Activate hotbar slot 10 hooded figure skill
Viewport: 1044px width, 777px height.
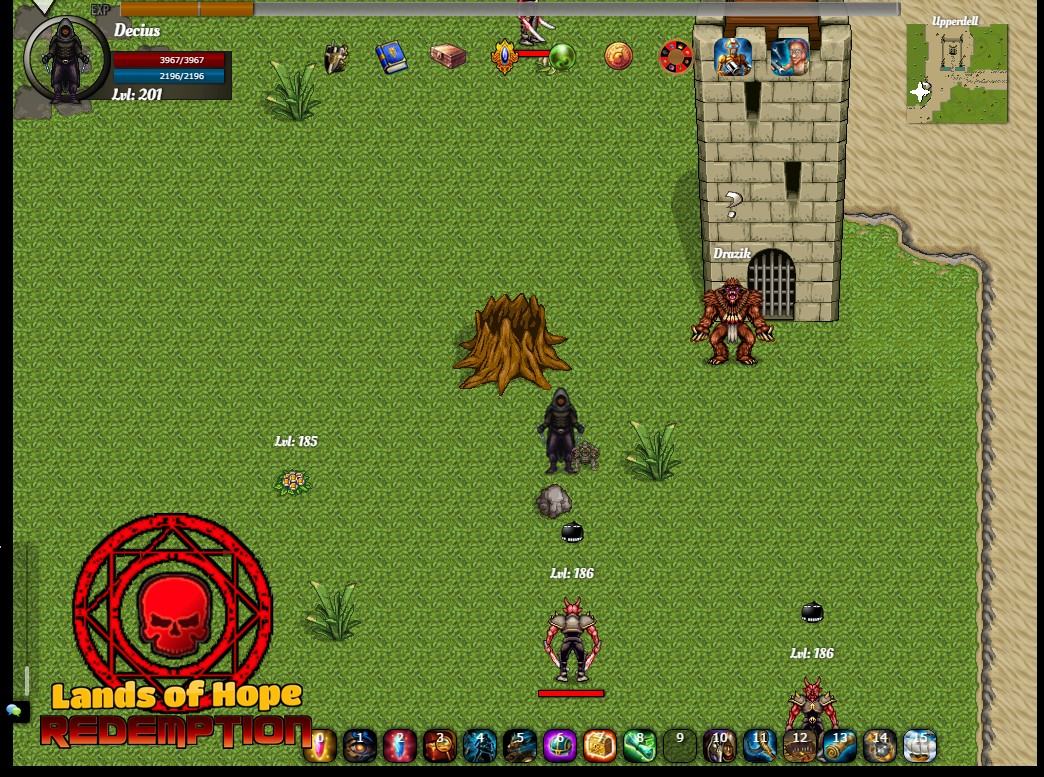[720, 745]
